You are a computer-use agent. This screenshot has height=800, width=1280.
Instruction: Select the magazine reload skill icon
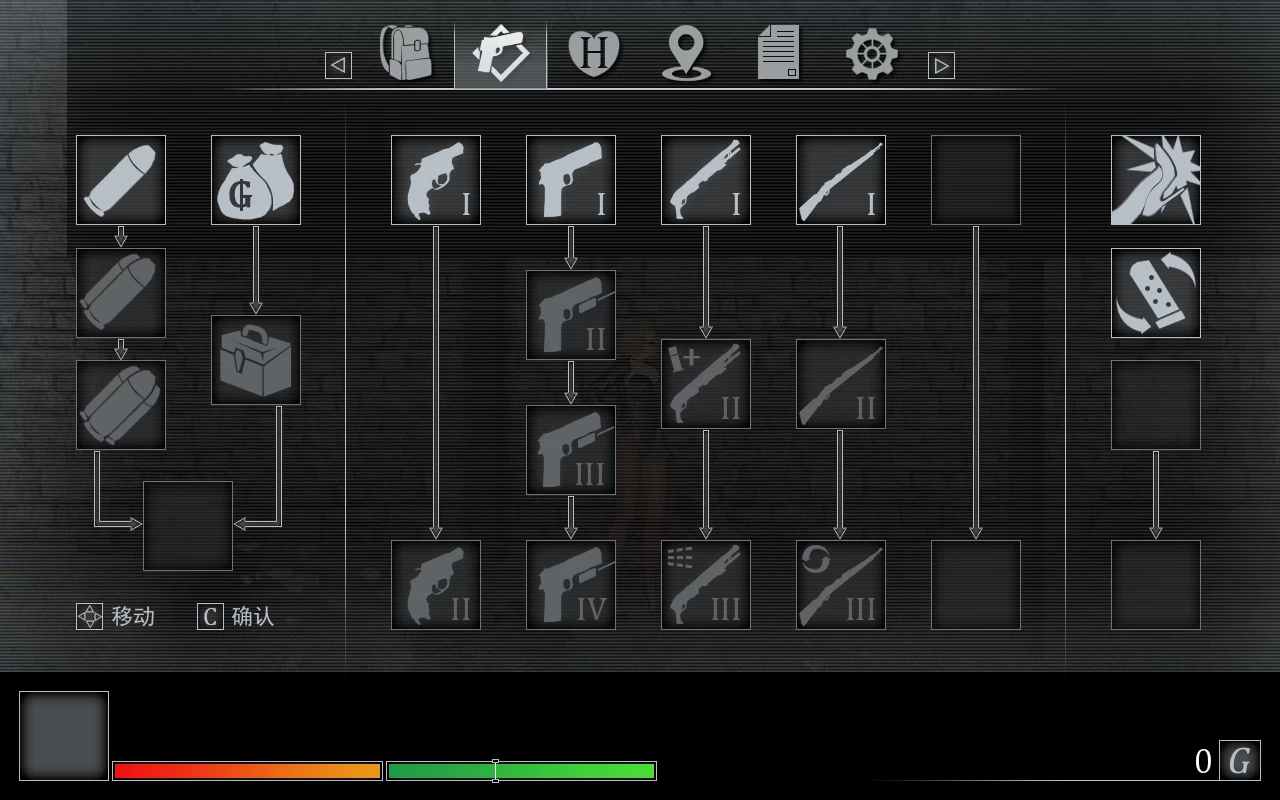click(x=1156, y=293)
